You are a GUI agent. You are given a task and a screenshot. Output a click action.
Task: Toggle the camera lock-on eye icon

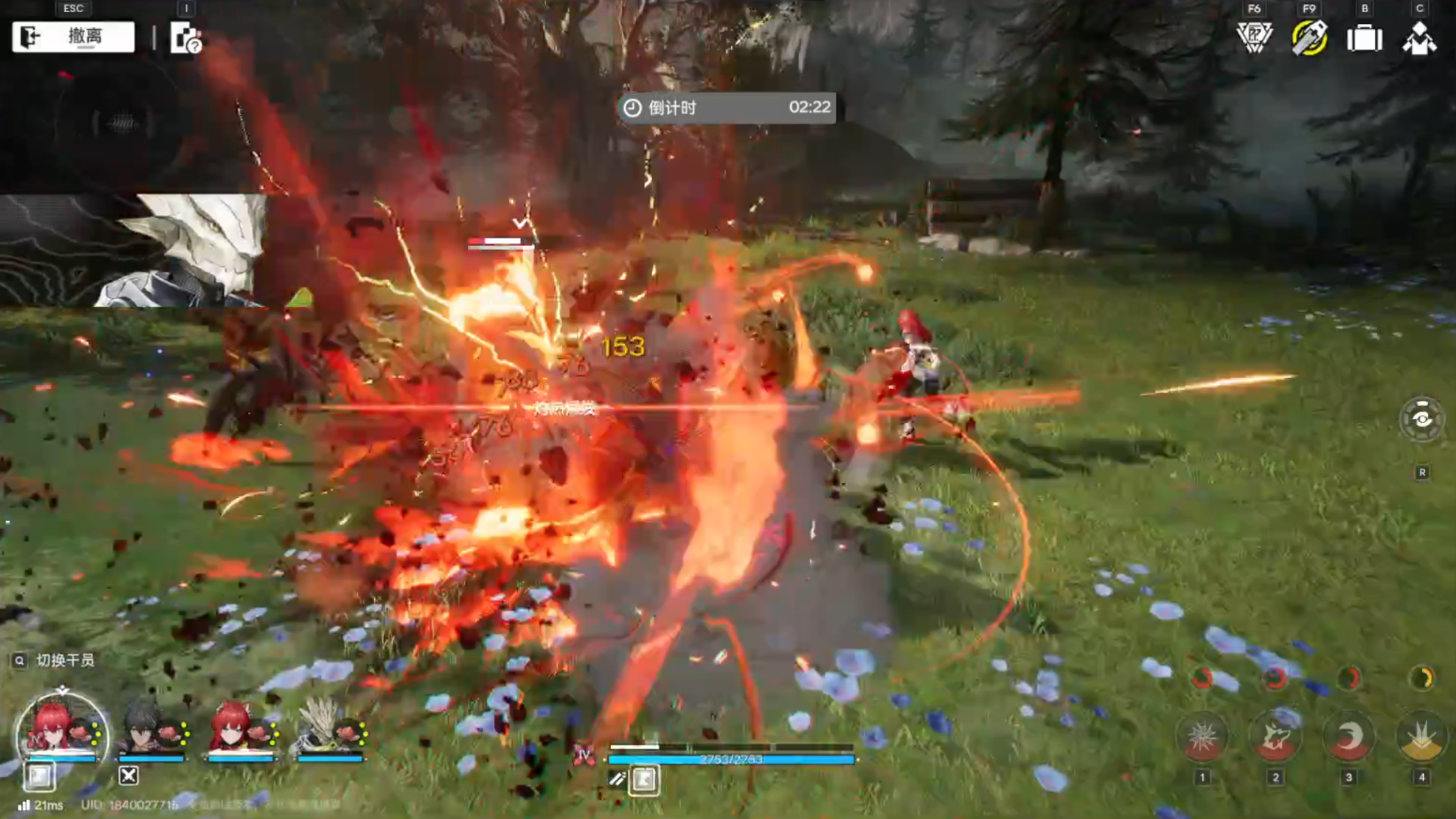(x=1421, y=419)
